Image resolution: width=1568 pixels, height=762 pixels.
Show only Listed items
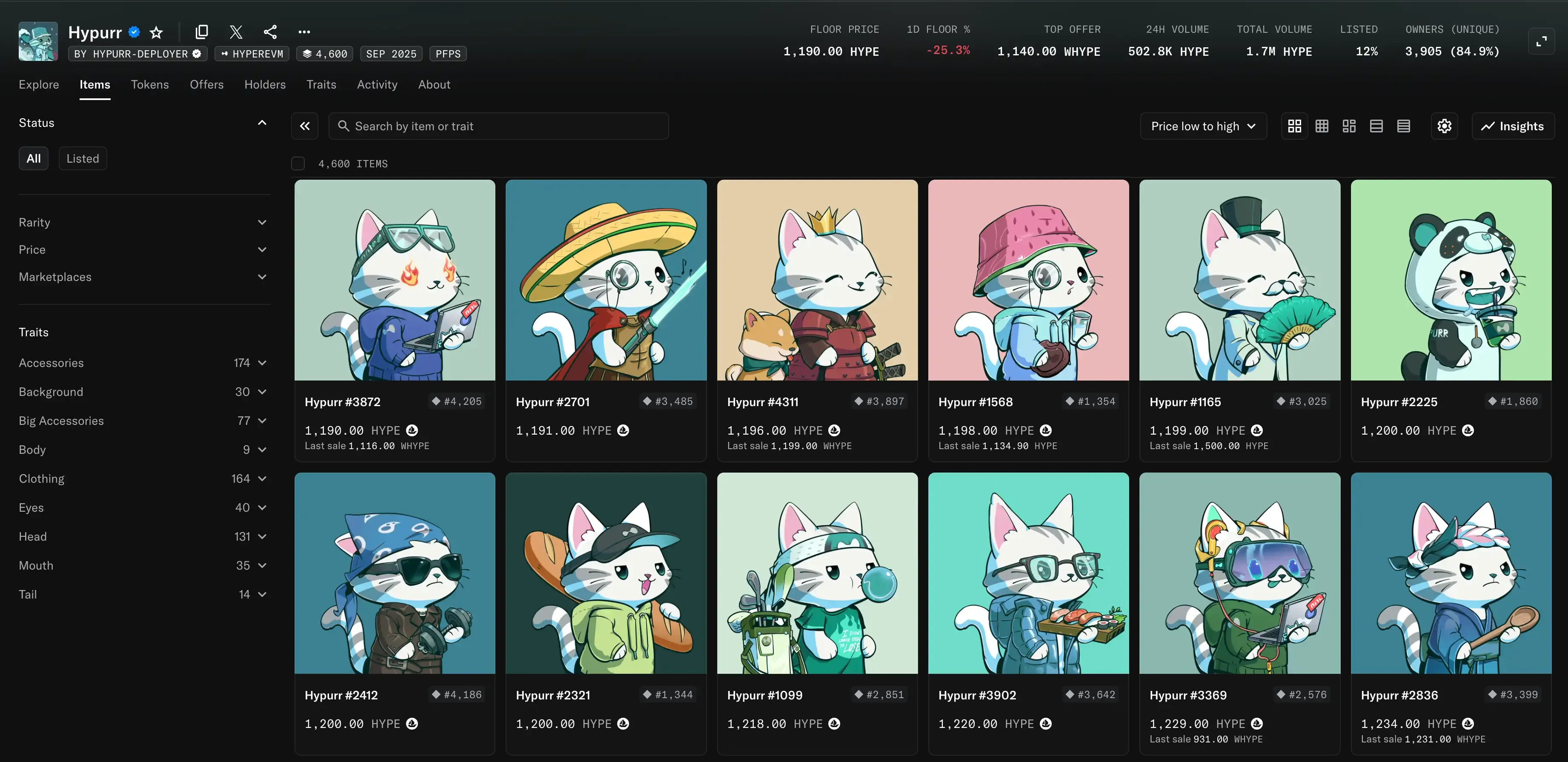pyautogui.click(x=83, y=158)
